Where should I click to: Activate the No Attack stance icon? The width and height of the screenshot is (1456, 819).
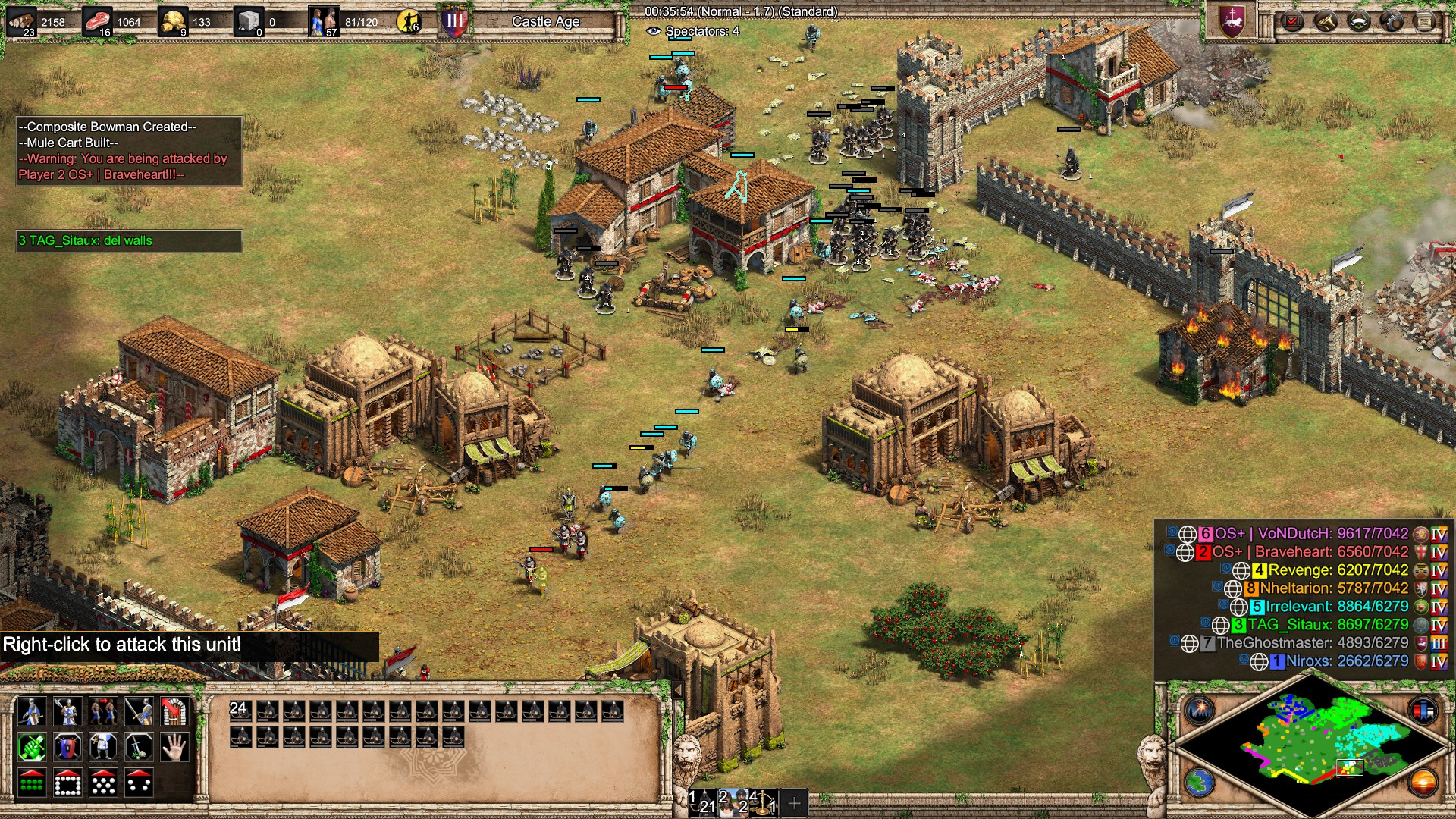pos(139,748)
